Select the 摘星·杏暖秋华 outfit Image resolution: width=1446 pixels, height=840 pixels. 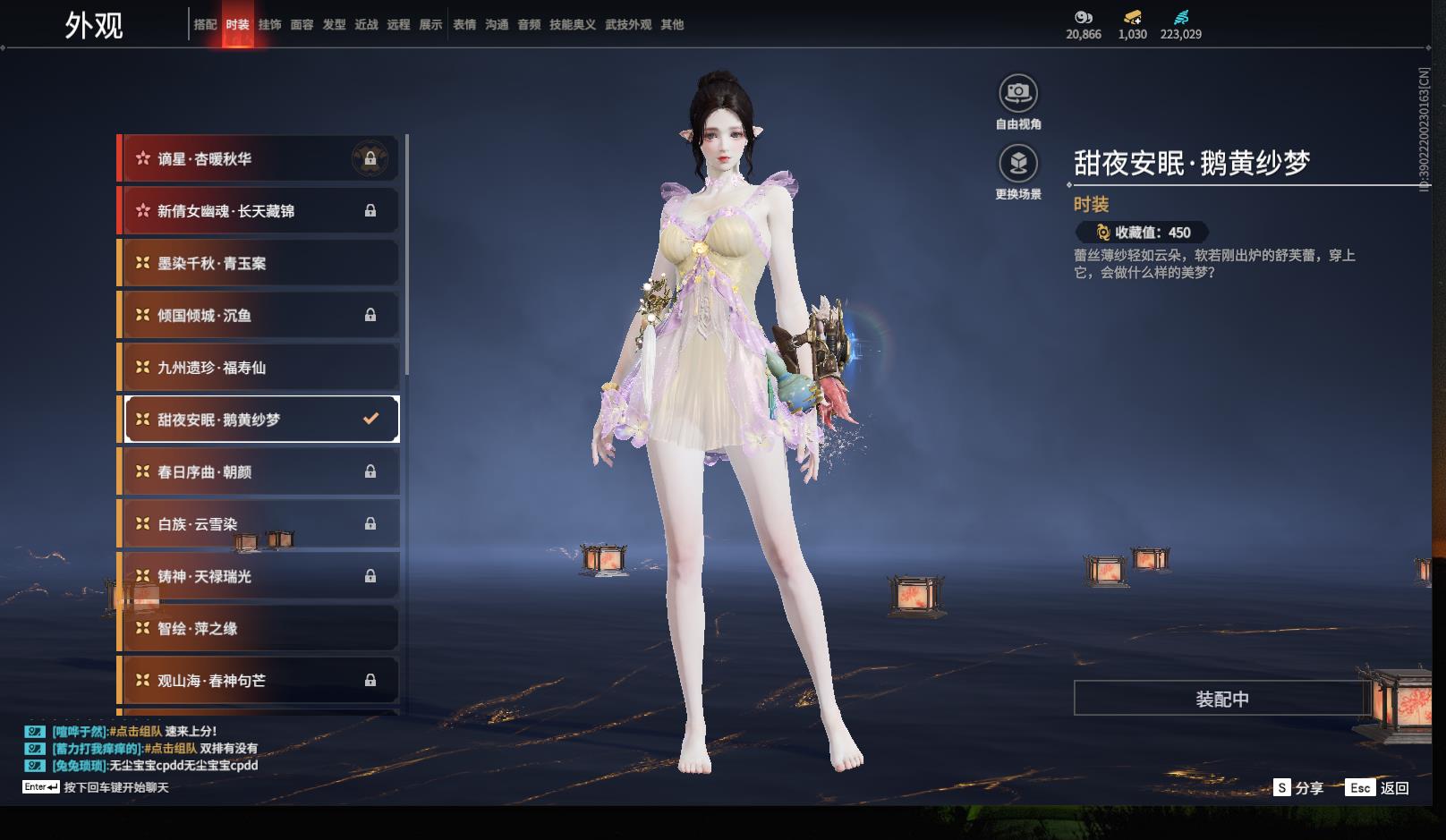pos(259,159)
